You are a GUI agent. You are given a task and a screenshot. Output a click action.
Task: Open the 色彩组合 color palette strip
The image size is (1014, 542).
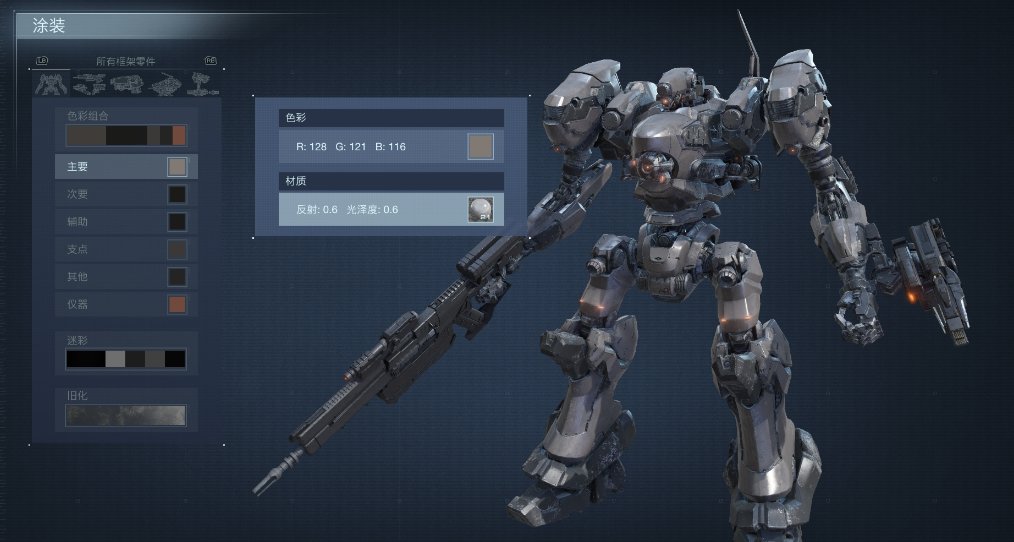[126, 135]
